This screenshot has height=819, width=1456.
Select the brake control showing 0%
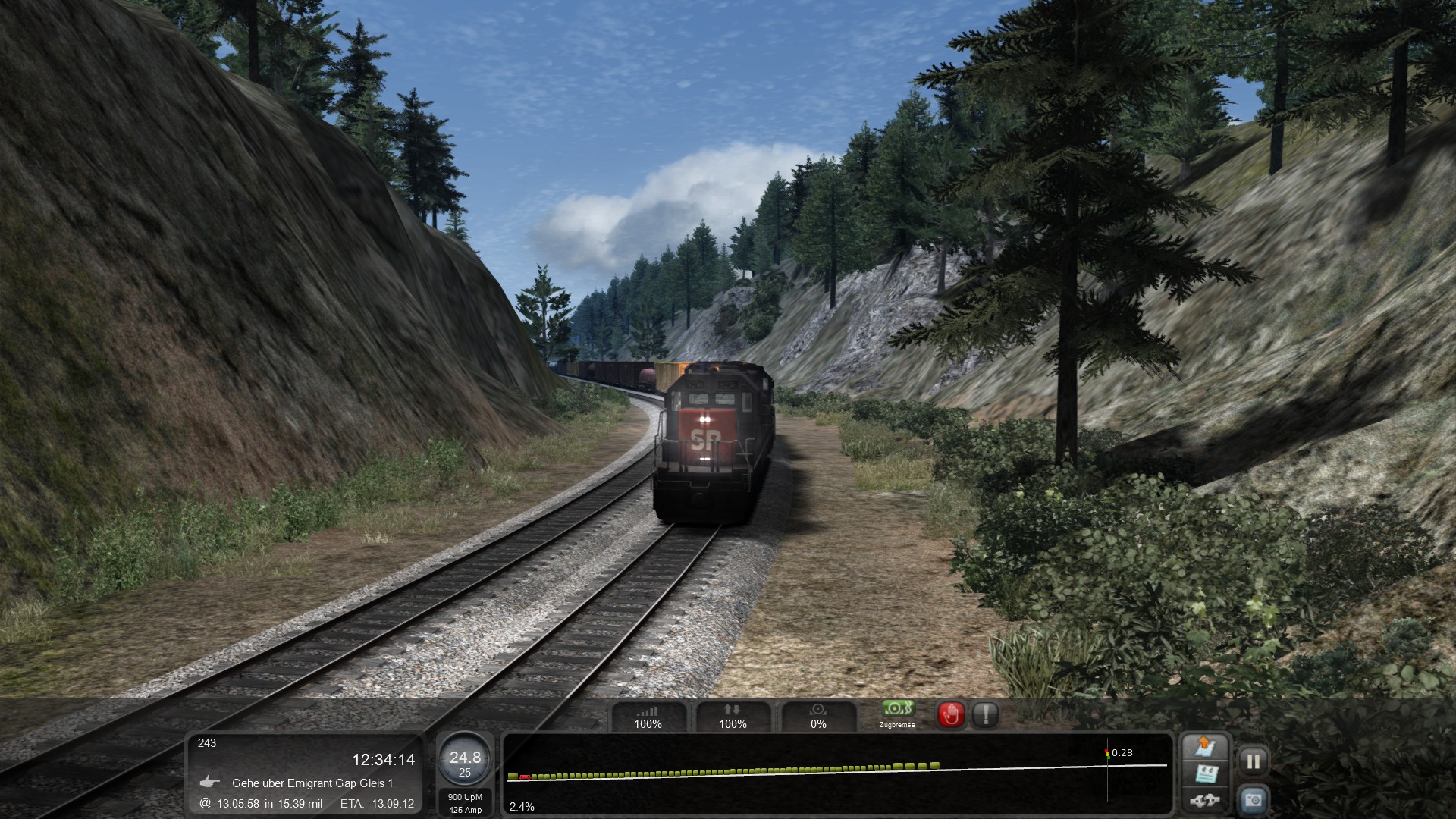[x=818, y=717]
